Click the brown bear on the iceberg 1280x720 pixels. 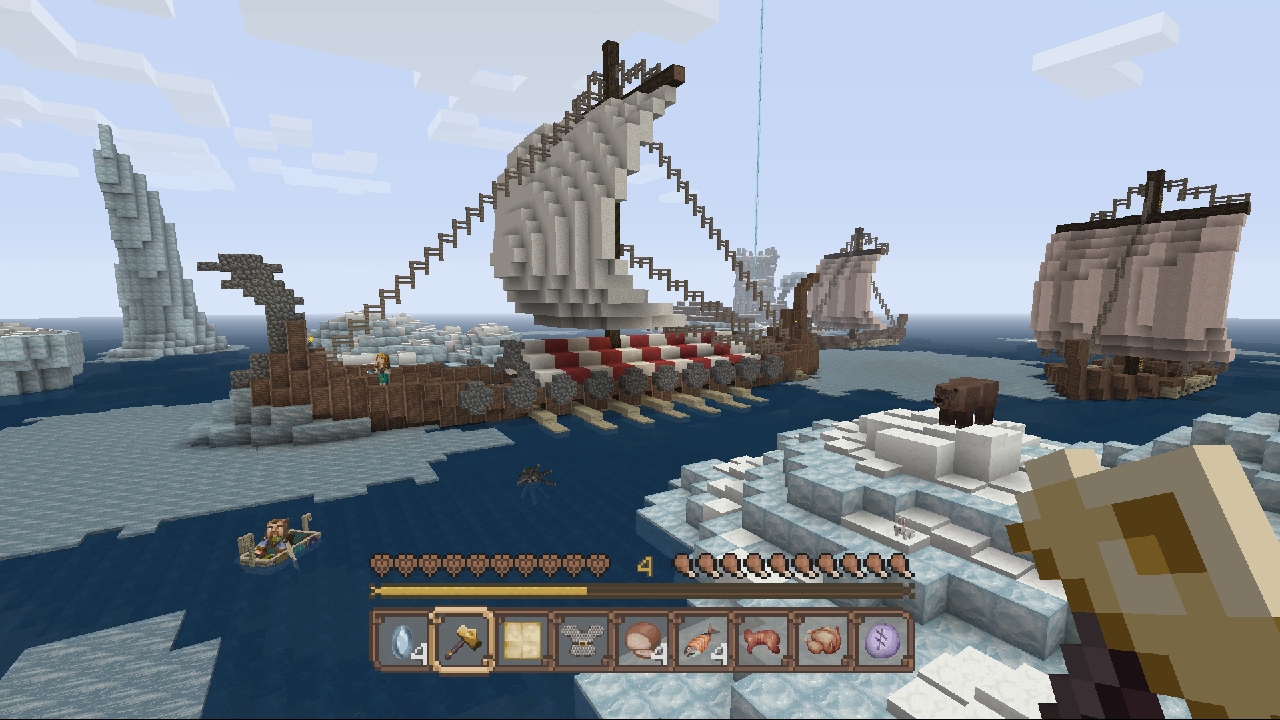coord(965,398)
